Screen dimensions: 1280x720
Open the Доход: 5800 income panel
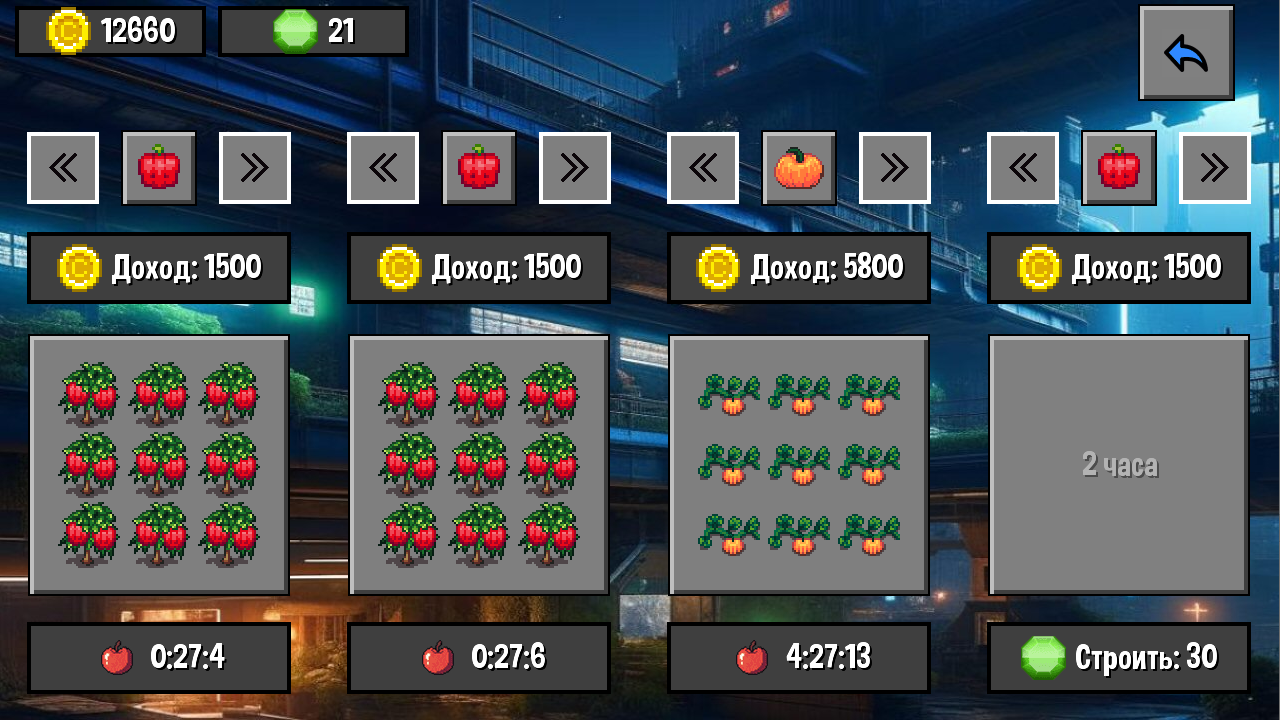[x=798, y=267]
